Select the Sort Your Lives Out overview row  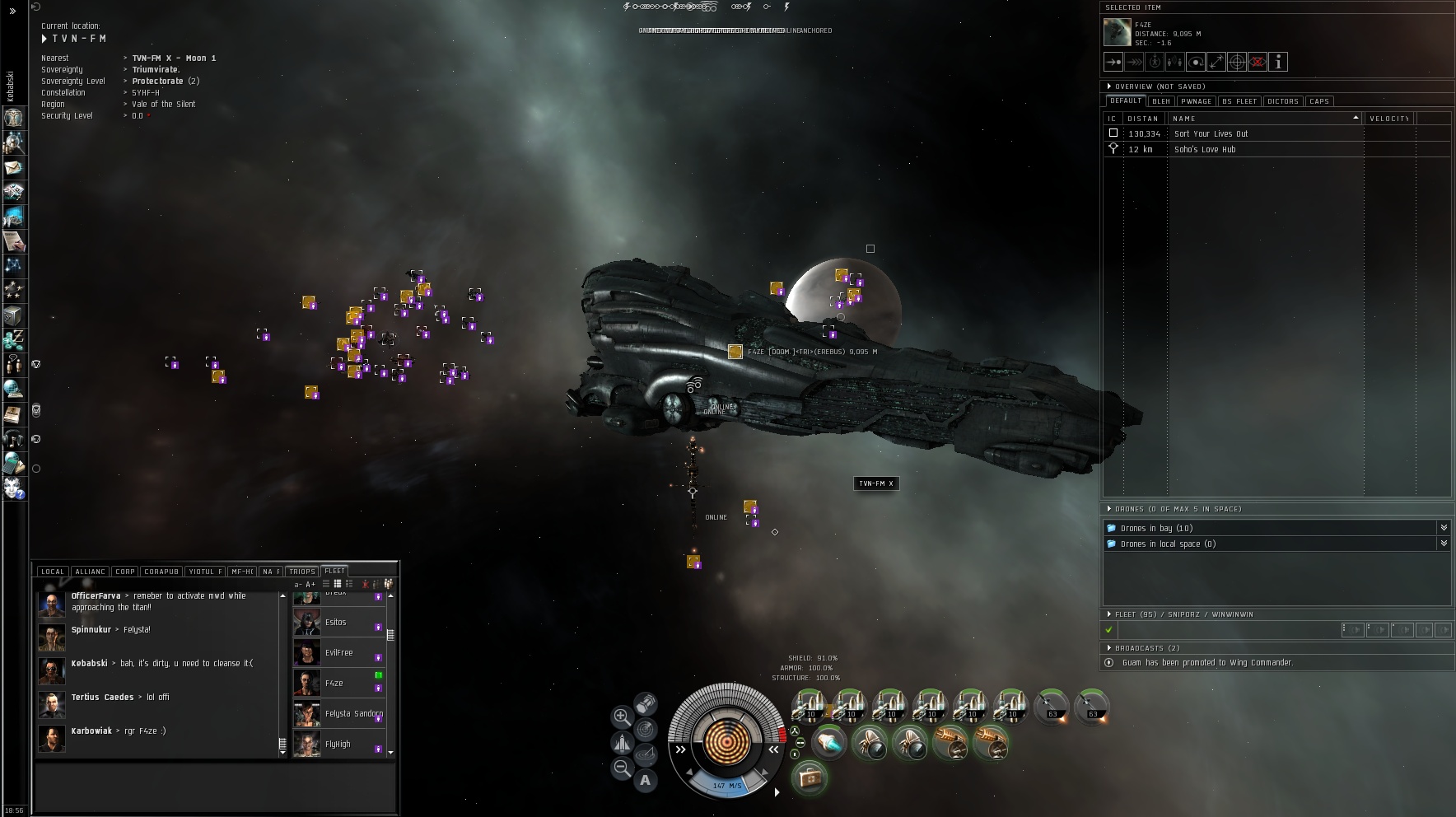1211,133
